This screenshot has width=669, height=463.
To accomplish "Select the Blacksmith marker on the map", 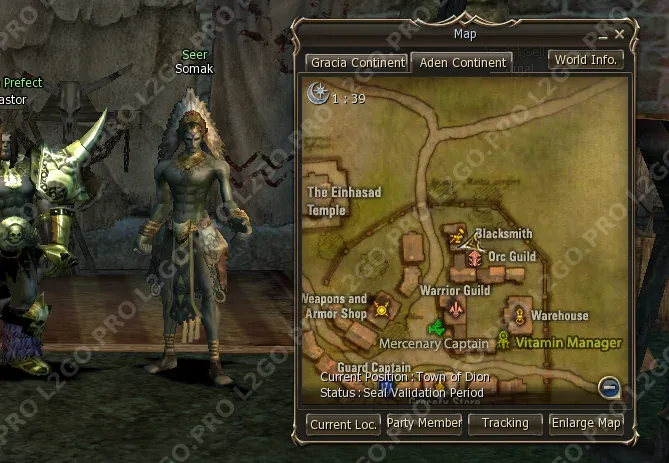I will pos(458,237).
